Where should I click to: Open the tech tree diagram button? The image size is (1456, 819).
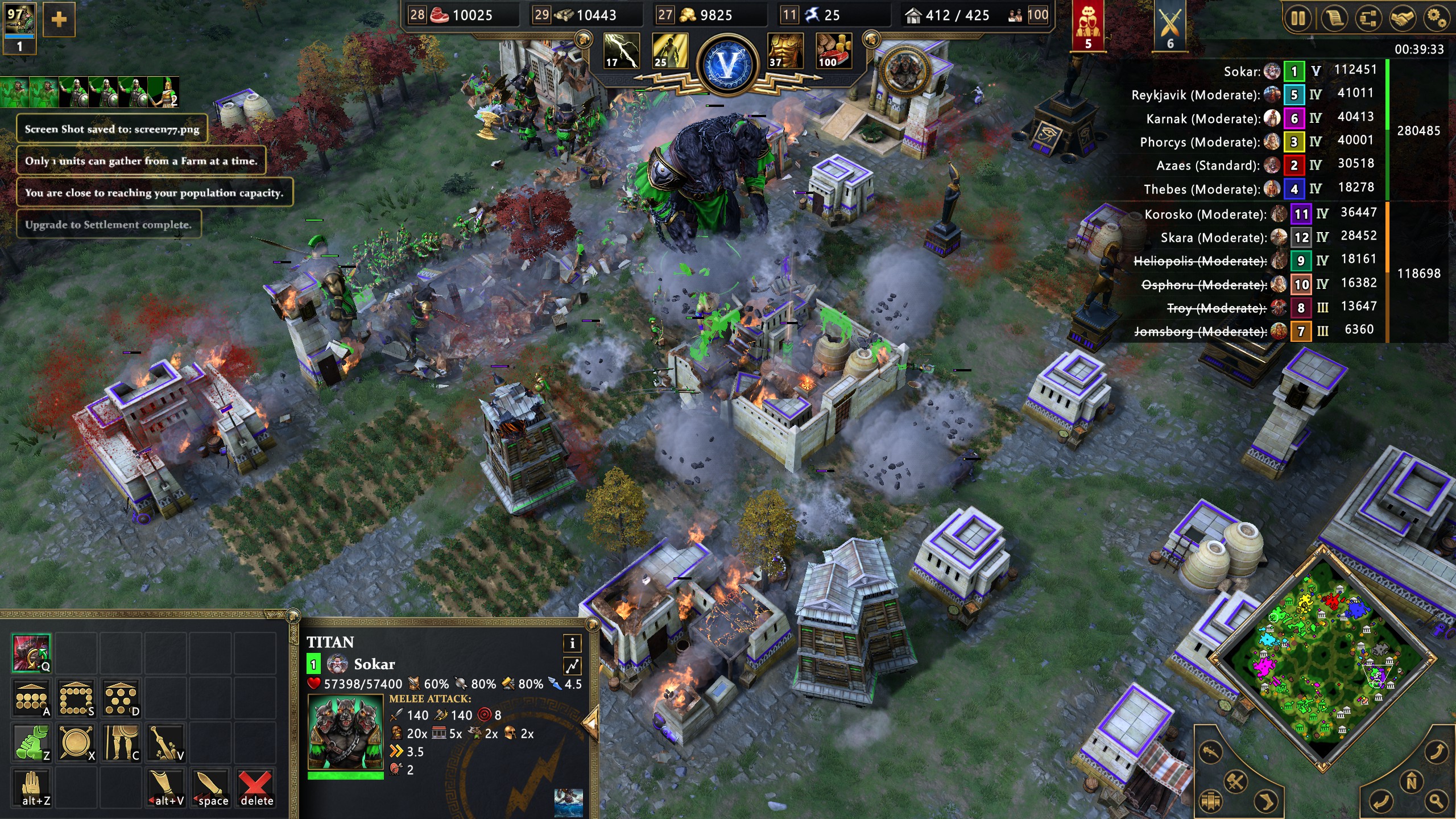1368,19
